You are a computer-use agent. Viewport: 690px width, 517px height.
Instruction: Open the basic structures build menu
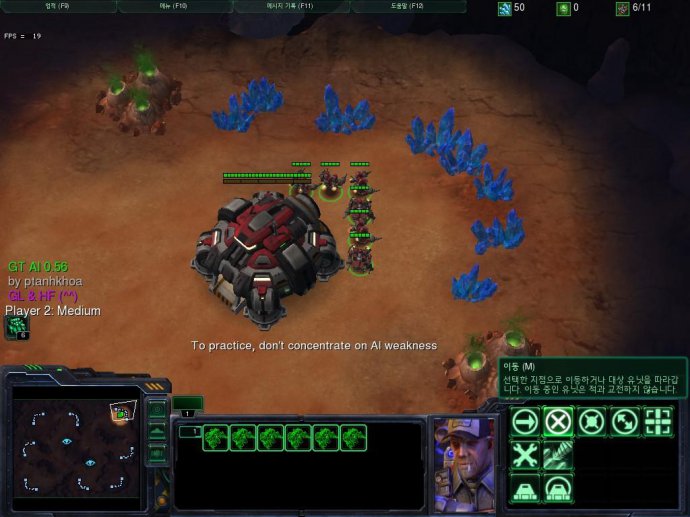click(x=525, y=488)
